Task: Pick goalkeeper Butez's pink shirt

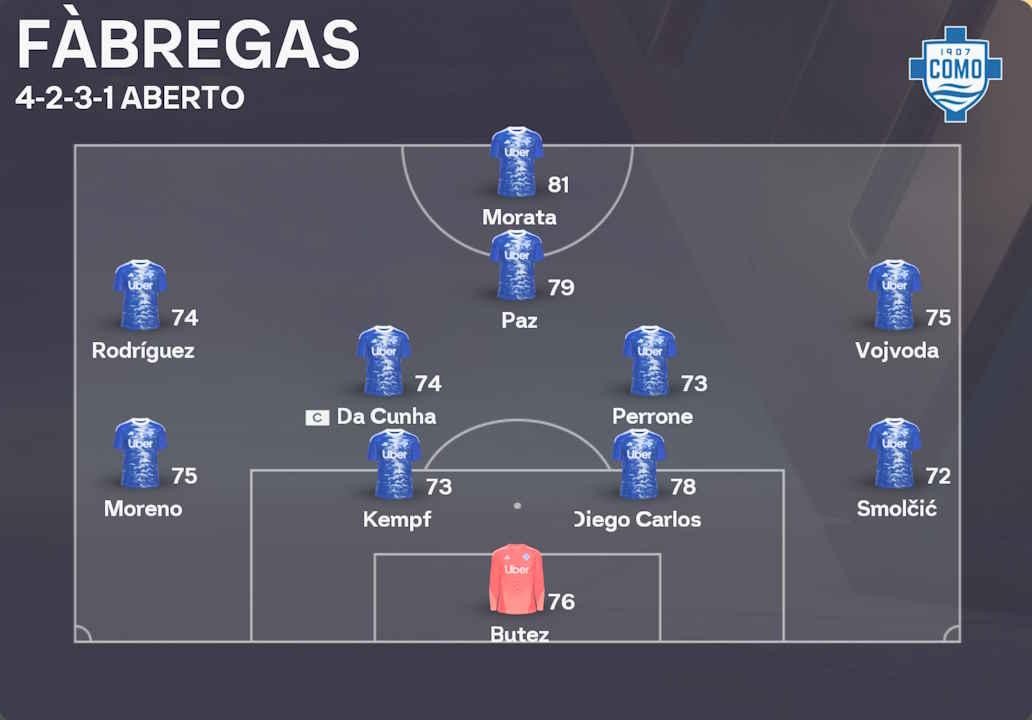Action: point(517,578)
